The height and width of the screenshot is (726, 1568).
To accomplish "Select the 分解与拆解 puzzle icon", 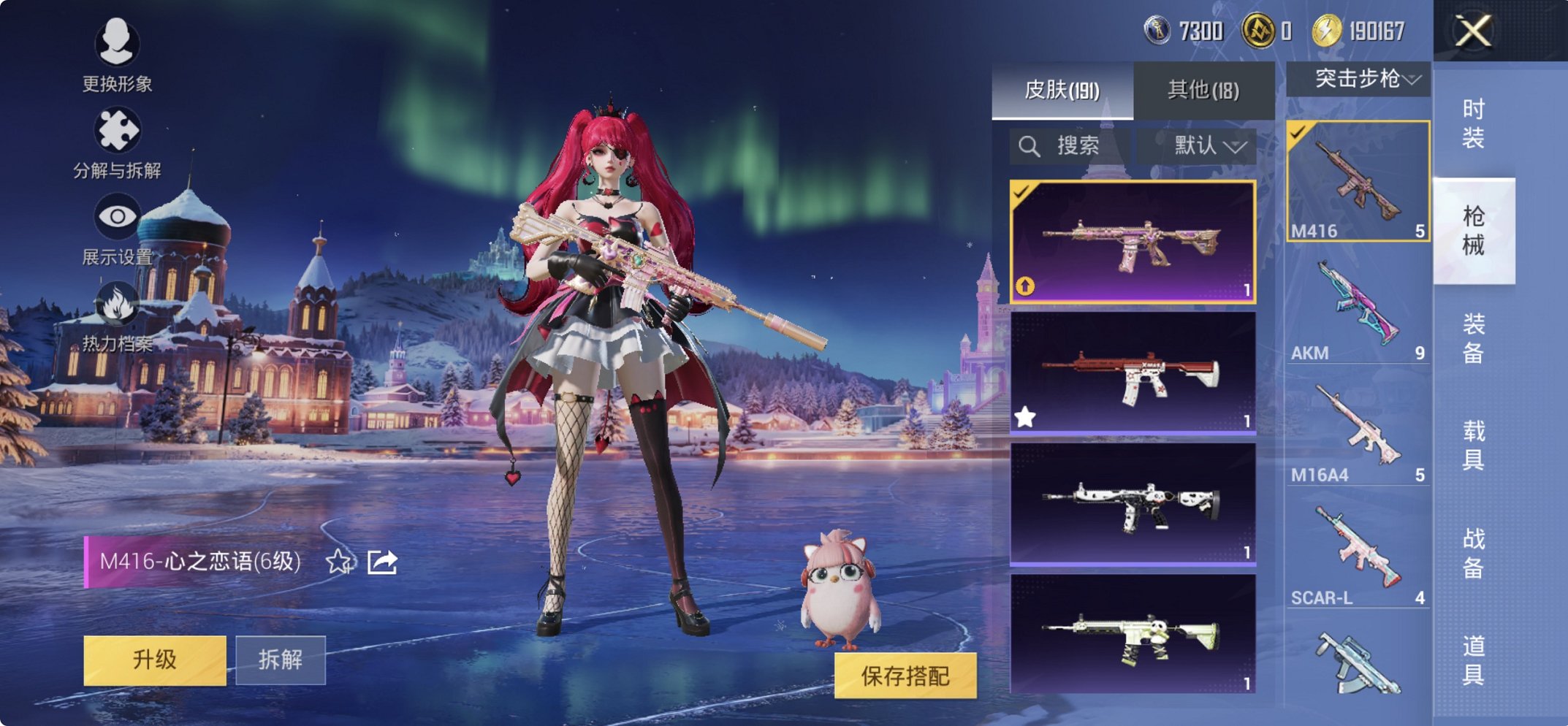I will [117, 131].
